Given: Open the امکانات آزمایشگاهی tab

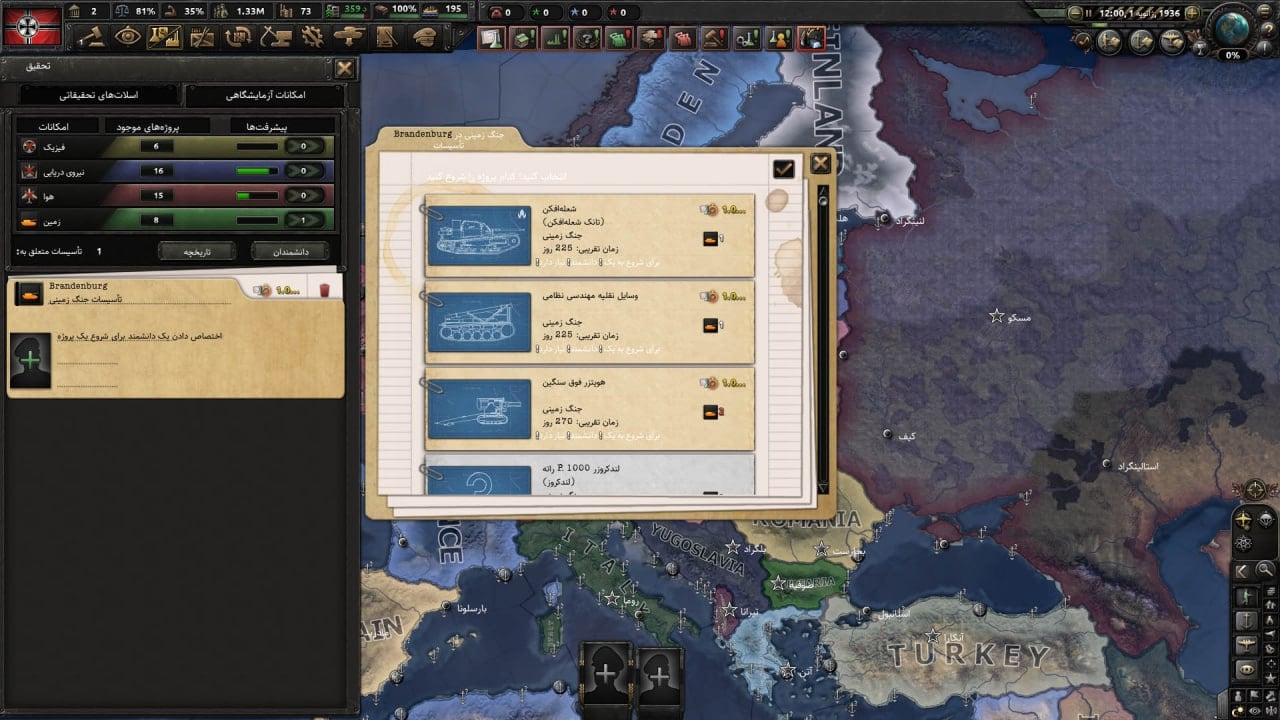Looking at the screenshot, I should coord(265,95).
